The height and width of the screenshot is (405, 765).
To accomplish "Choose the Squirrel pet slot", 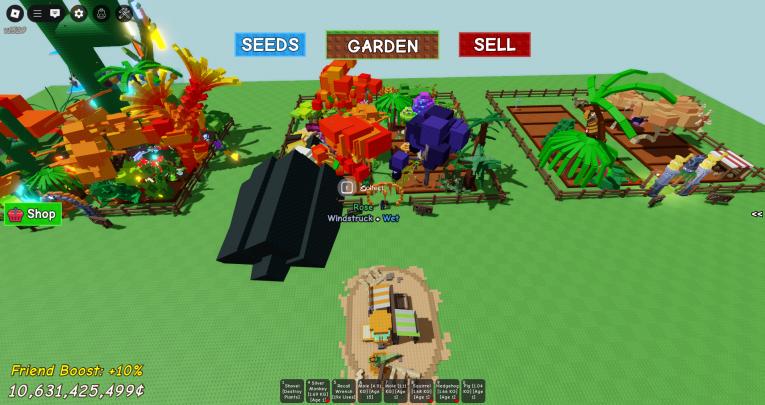I will (x=422, y=391).
